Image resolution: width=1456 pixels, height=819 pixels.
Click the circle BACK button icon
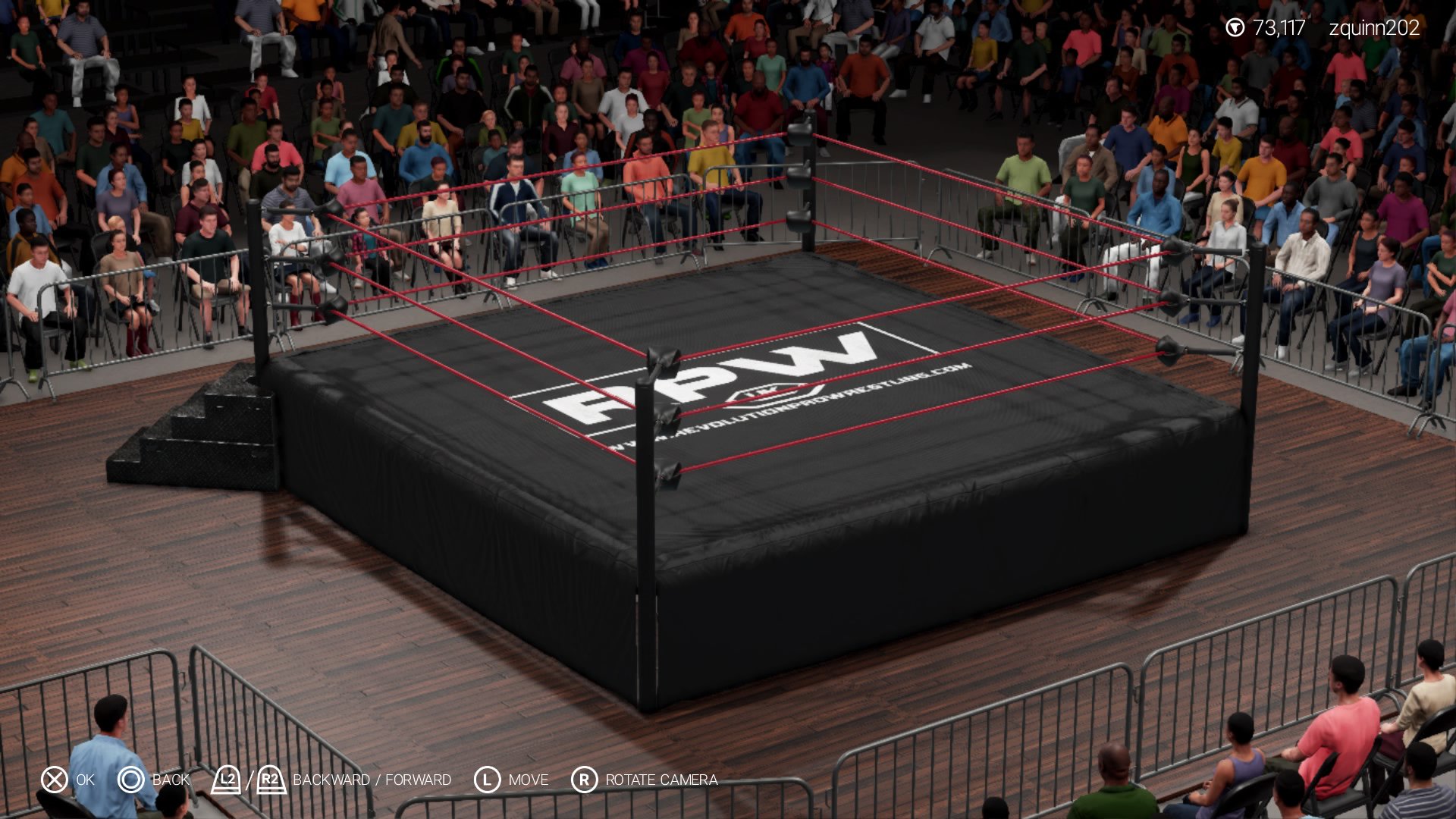(x=130, y=779)
